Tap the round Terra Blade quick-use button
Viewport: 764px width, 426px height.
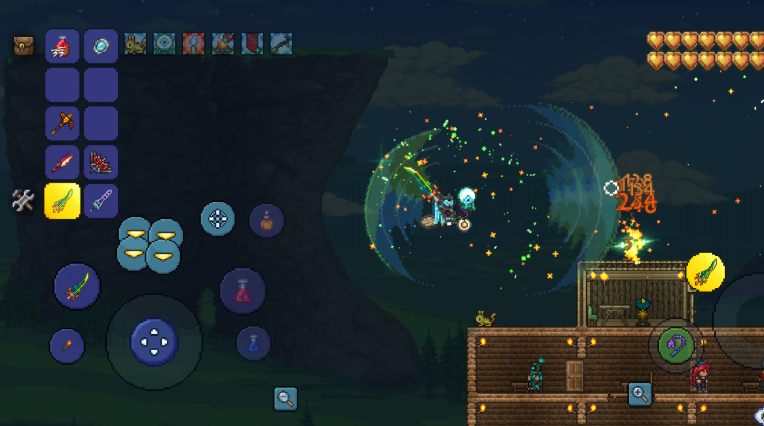[77, 287]
